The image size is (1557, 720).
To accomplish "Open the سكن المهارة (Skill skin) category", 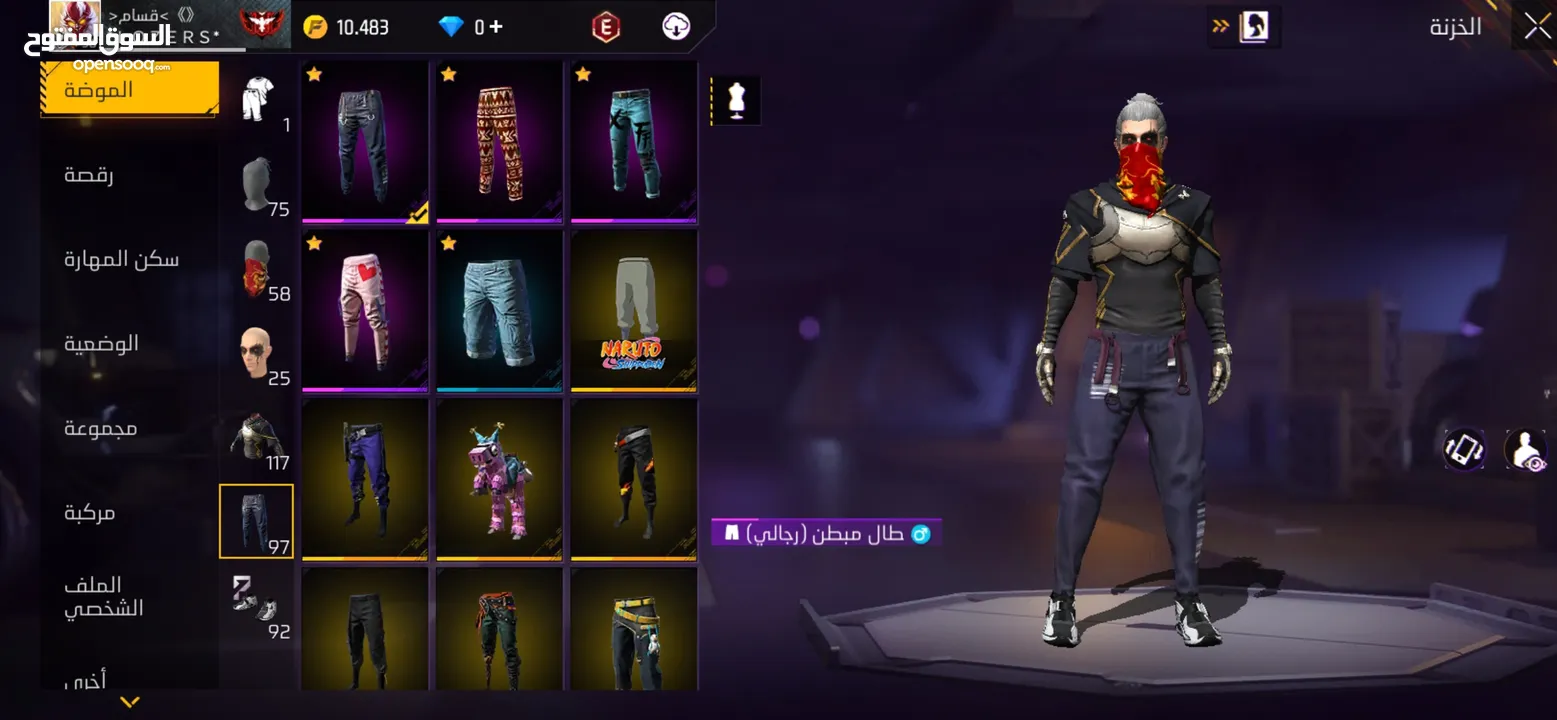I will click(x=121, y=260).
